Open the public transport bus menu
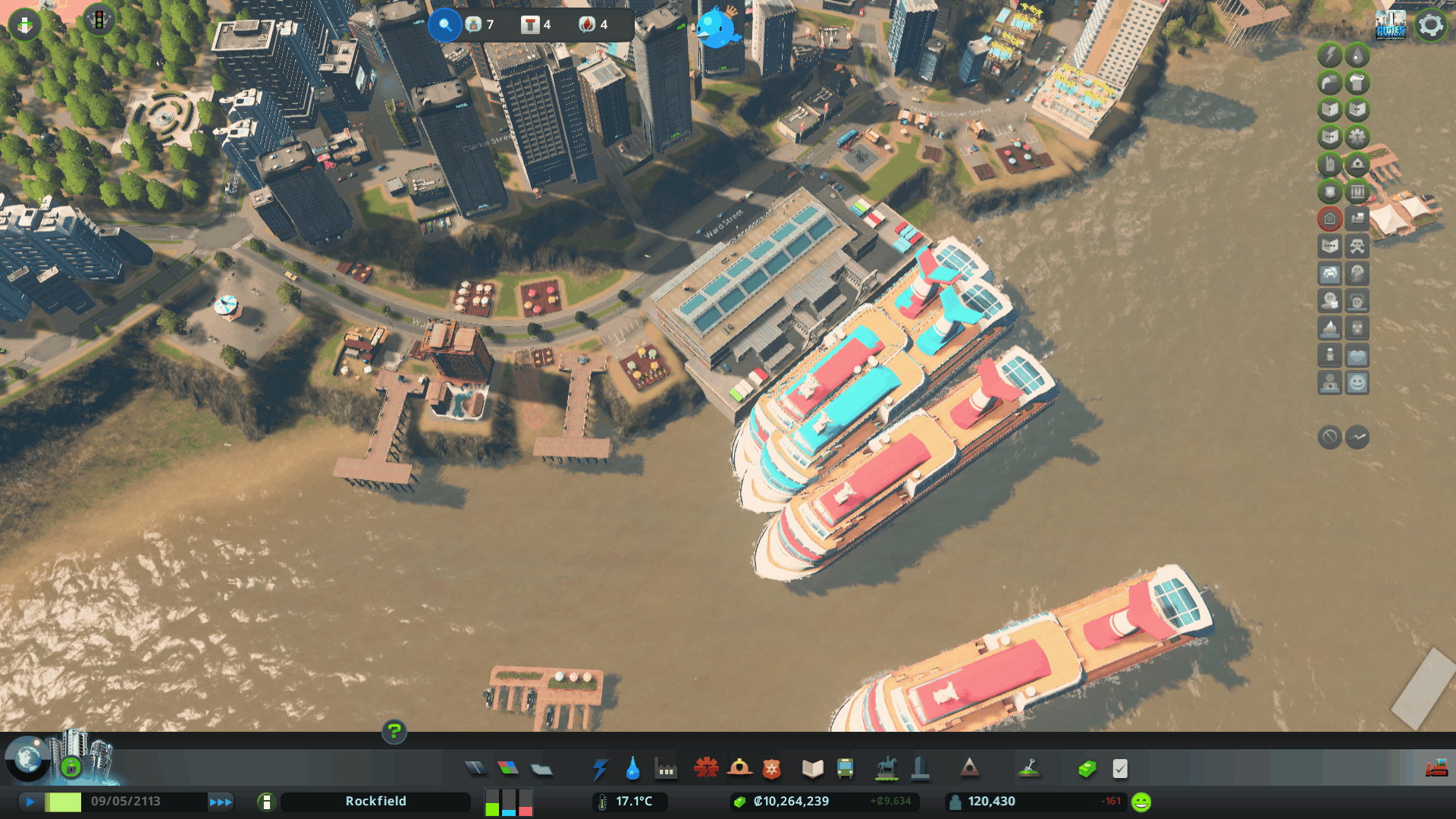This screenshot has height=819, width=1456. coord(845,769)
